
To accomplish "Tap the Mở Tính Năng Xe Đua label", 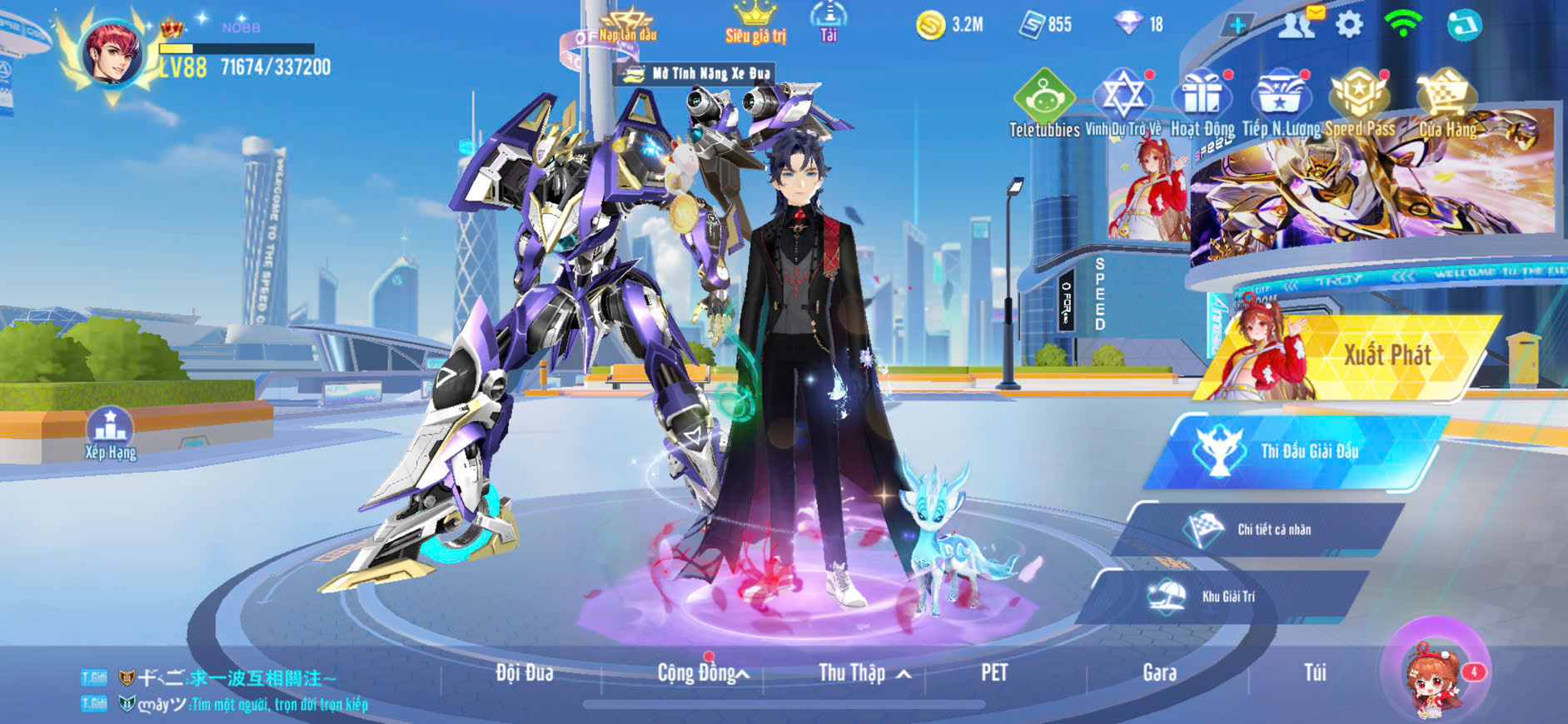I will point(698,74).
